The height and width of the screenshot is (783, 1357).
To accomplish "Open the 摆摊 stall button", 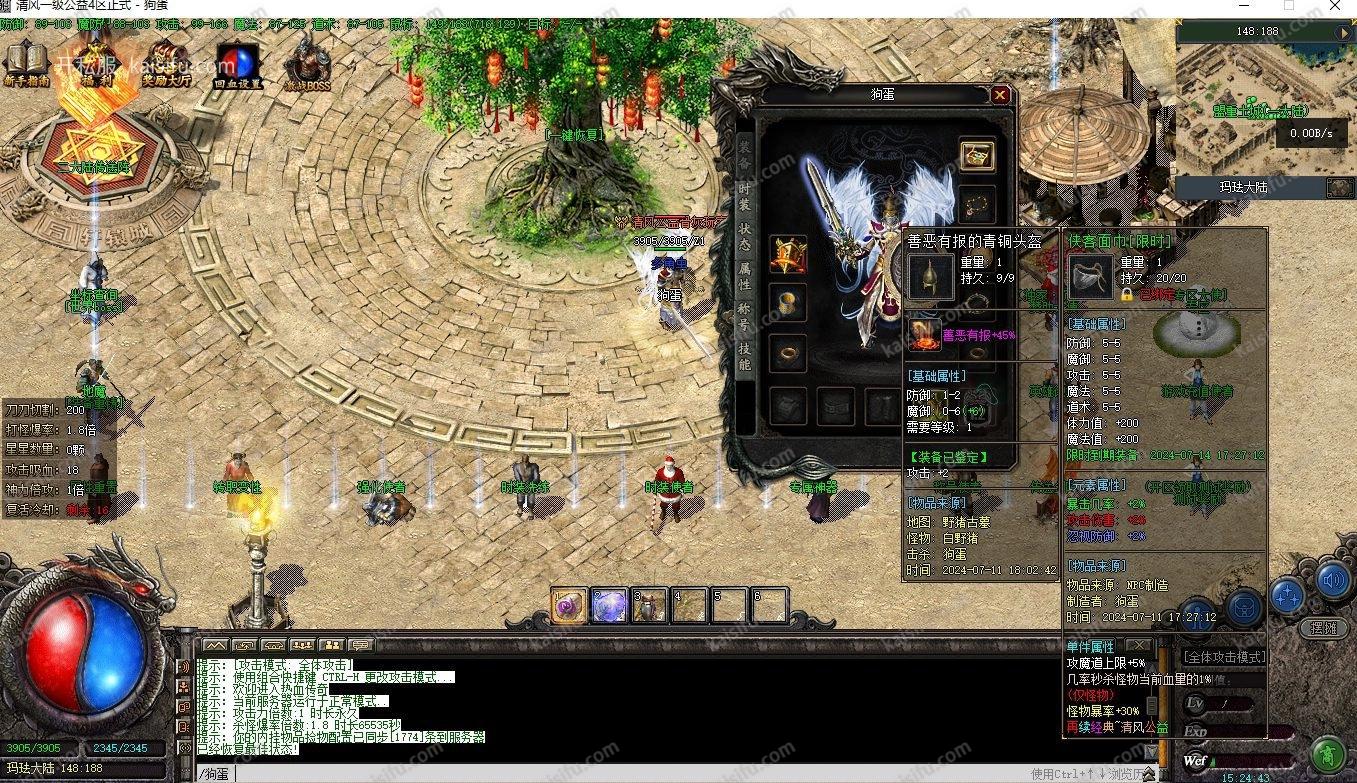I will click(x=1322, y=629).
